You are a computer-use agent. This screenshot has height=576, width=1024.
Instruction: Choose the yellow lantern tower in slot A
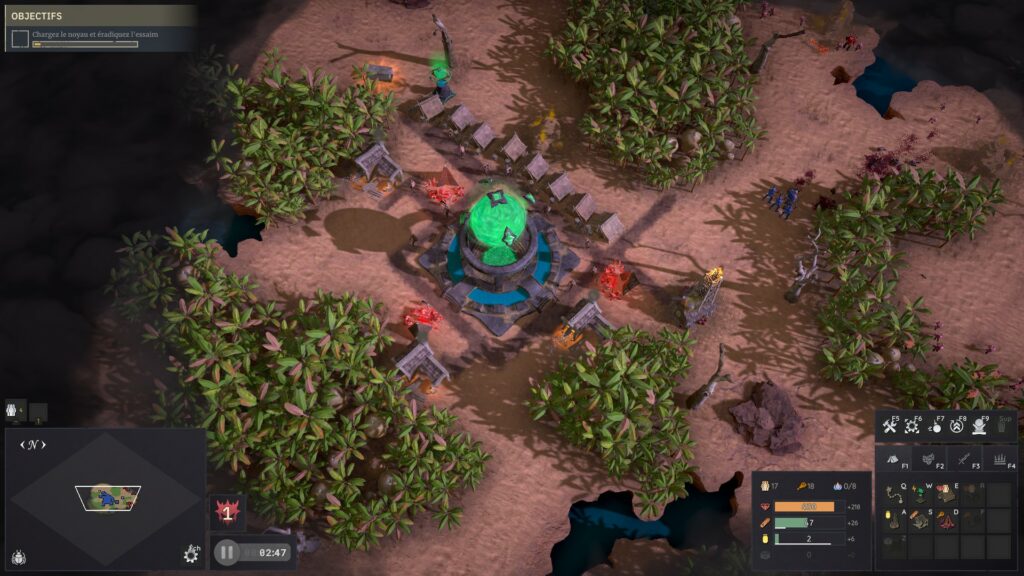click(894, 520)
